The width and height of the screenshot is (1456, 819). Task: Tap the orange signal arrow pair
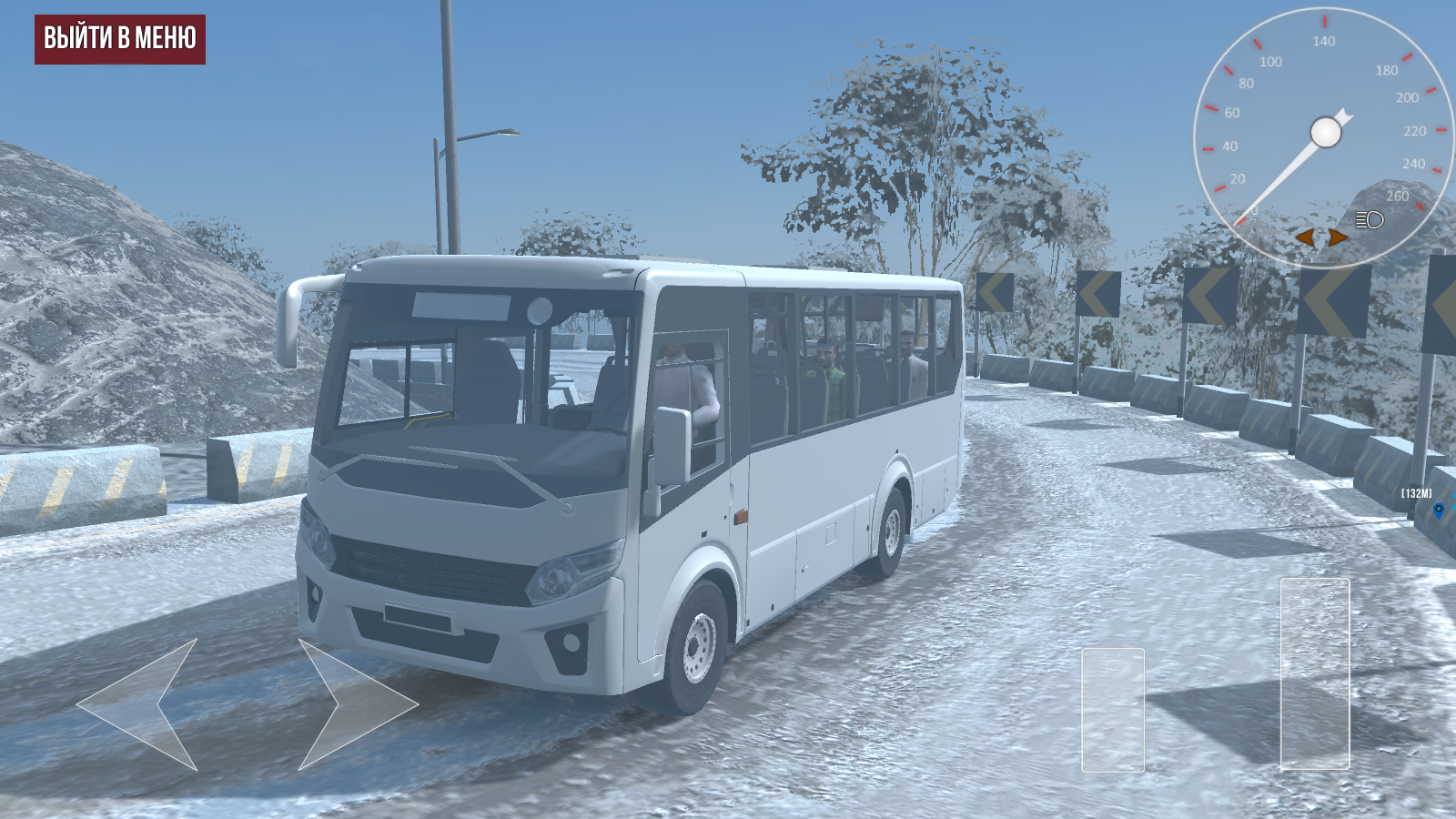(1320, 238)
